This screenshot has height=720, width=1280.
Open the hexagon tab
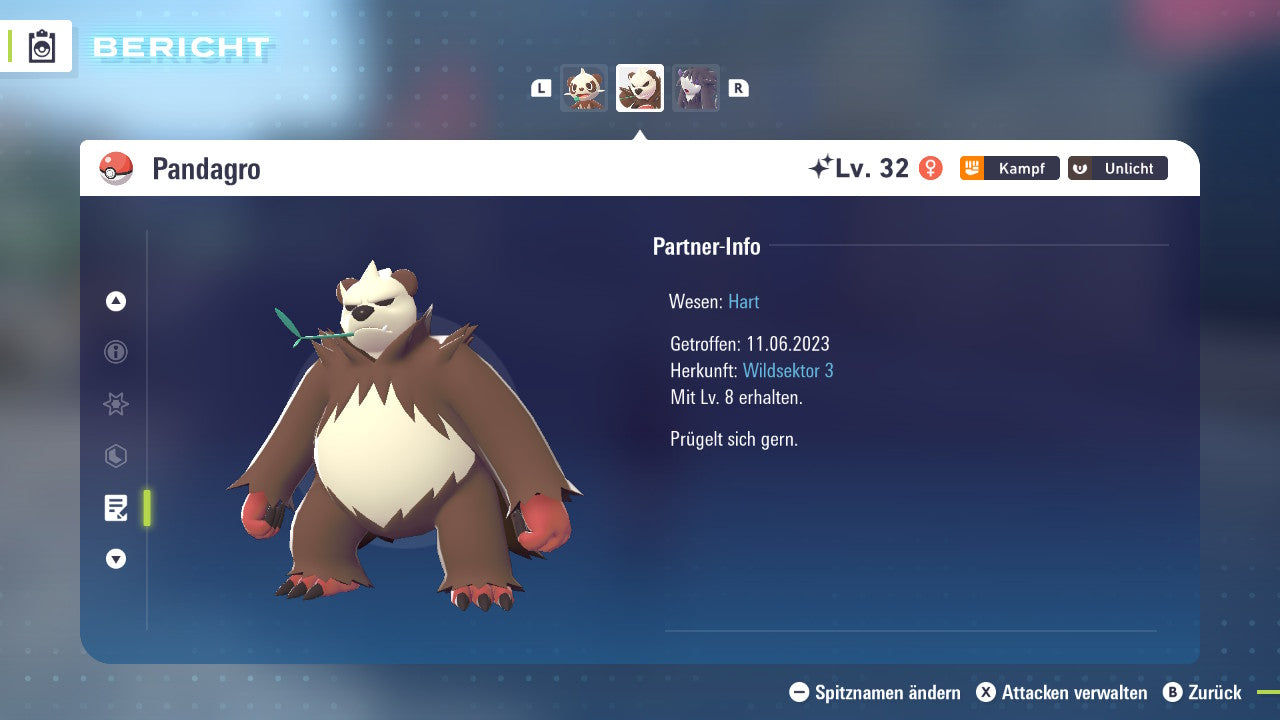click(116, 456)
